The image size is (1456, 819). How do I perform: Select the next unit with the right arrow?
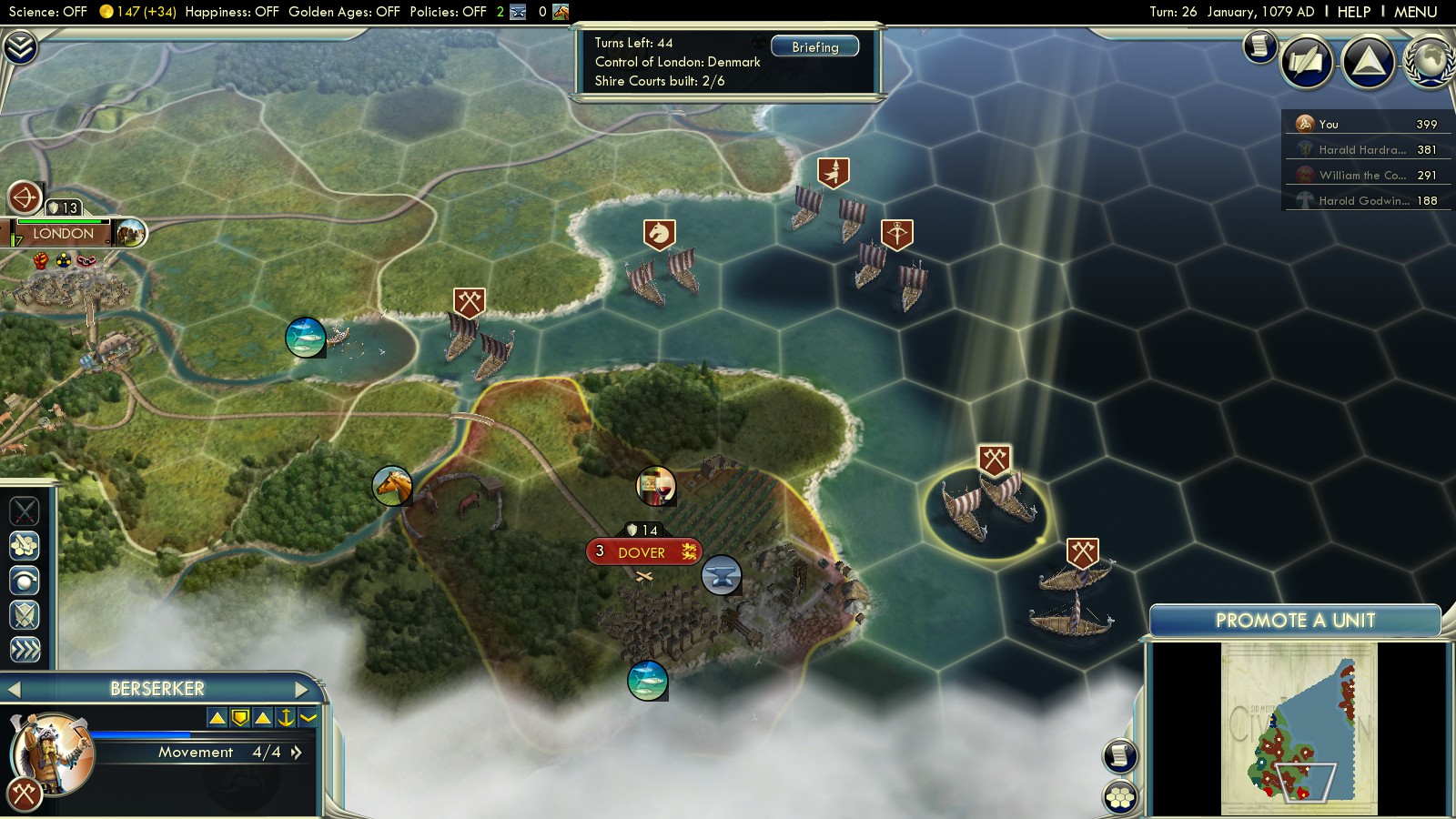point(303,689)
